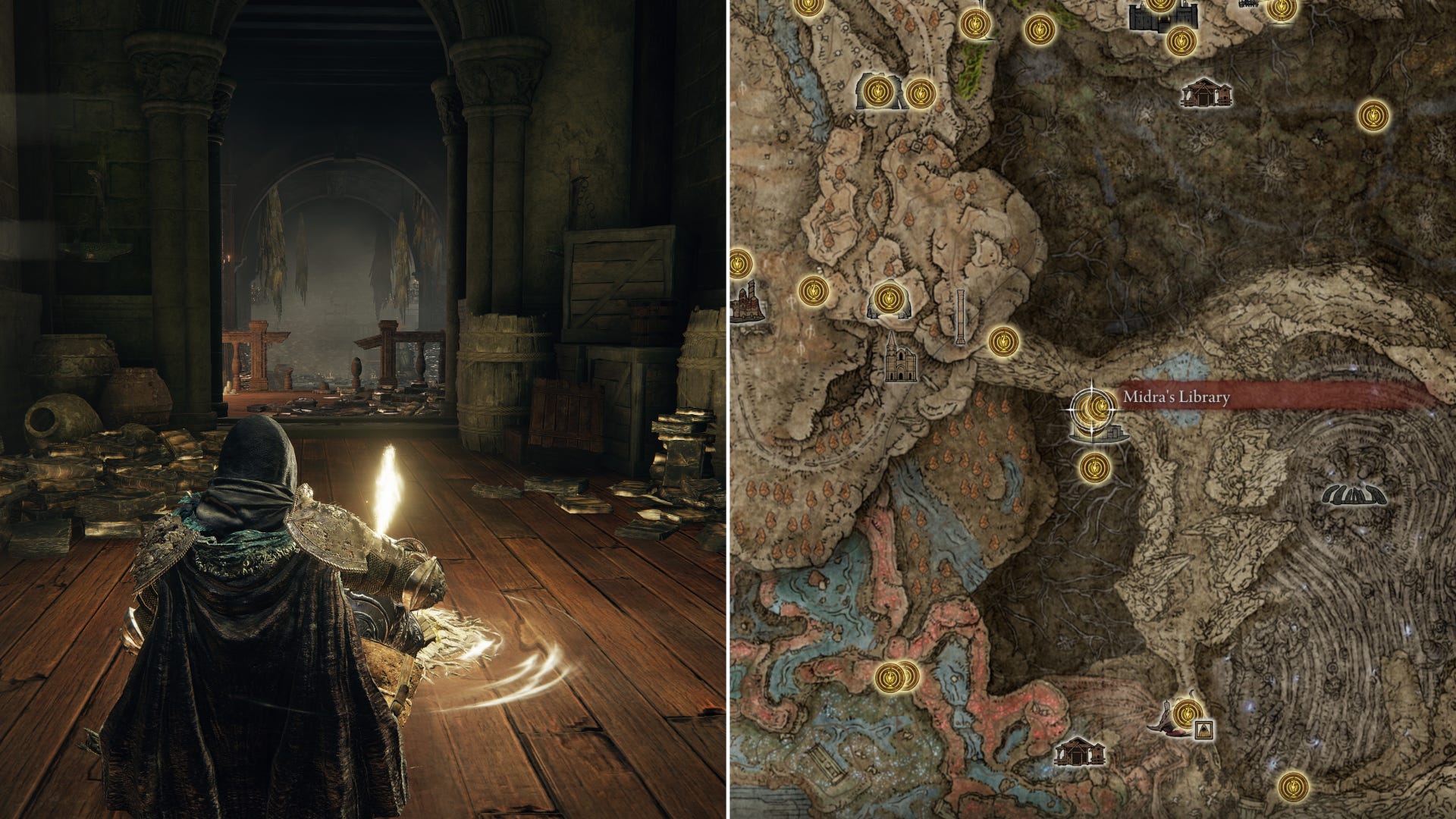Select the wooden shack beside the black castle

click(x=1206, y=93)
